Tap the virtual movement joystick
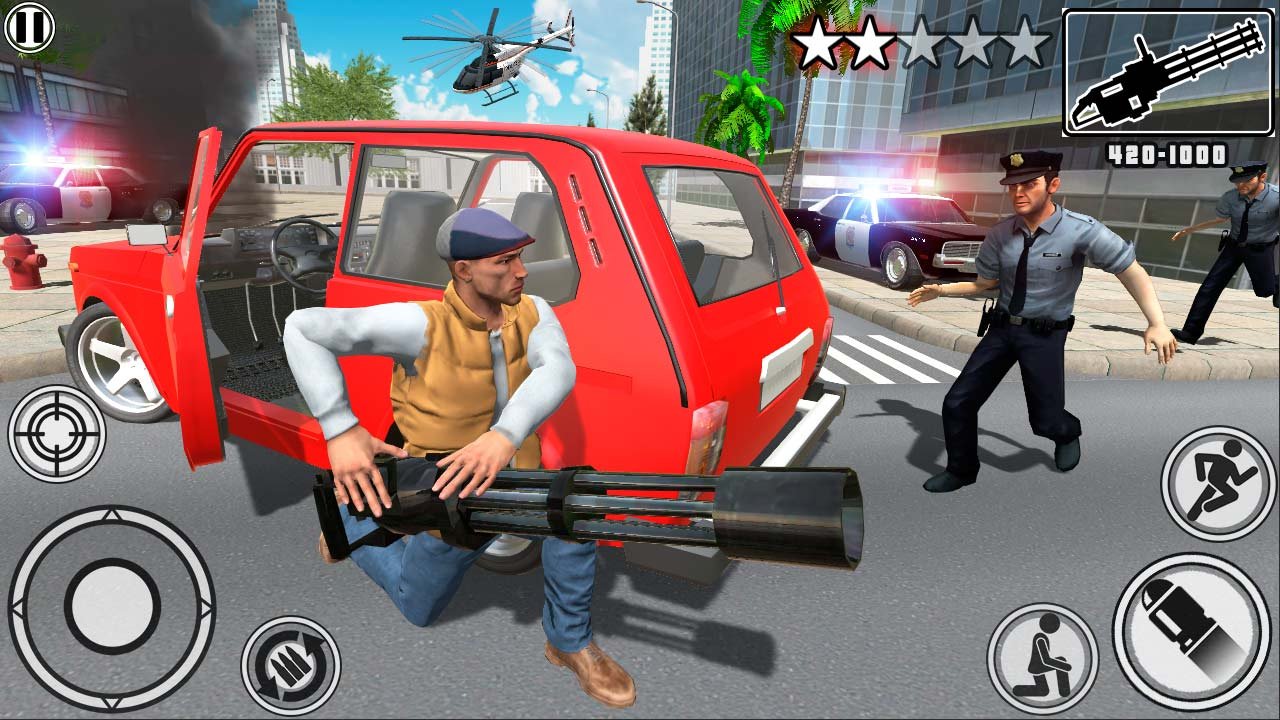 tap(111, 607)
